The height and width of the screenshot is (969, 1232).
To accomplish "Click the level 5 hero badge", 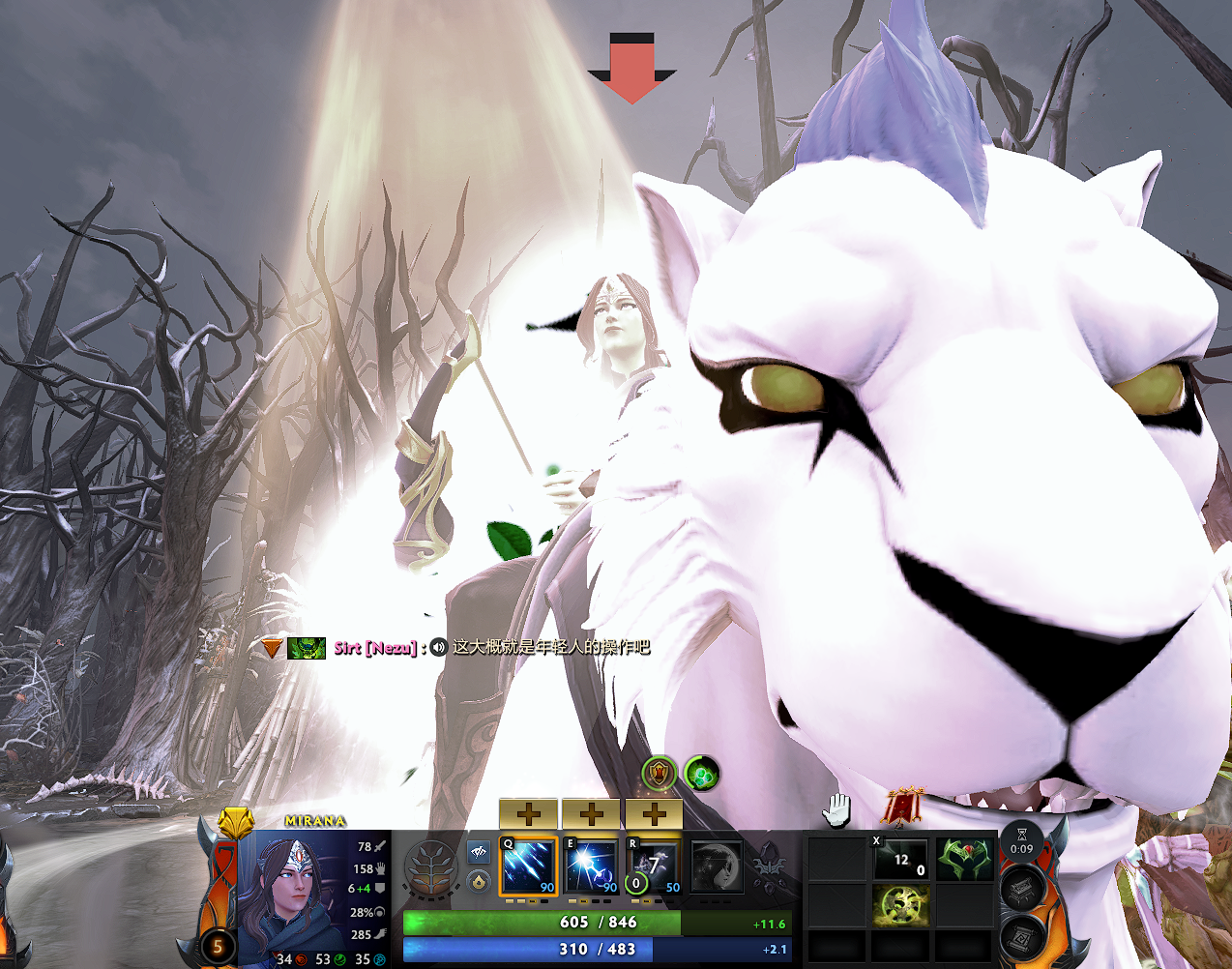I will coord(218,946).
